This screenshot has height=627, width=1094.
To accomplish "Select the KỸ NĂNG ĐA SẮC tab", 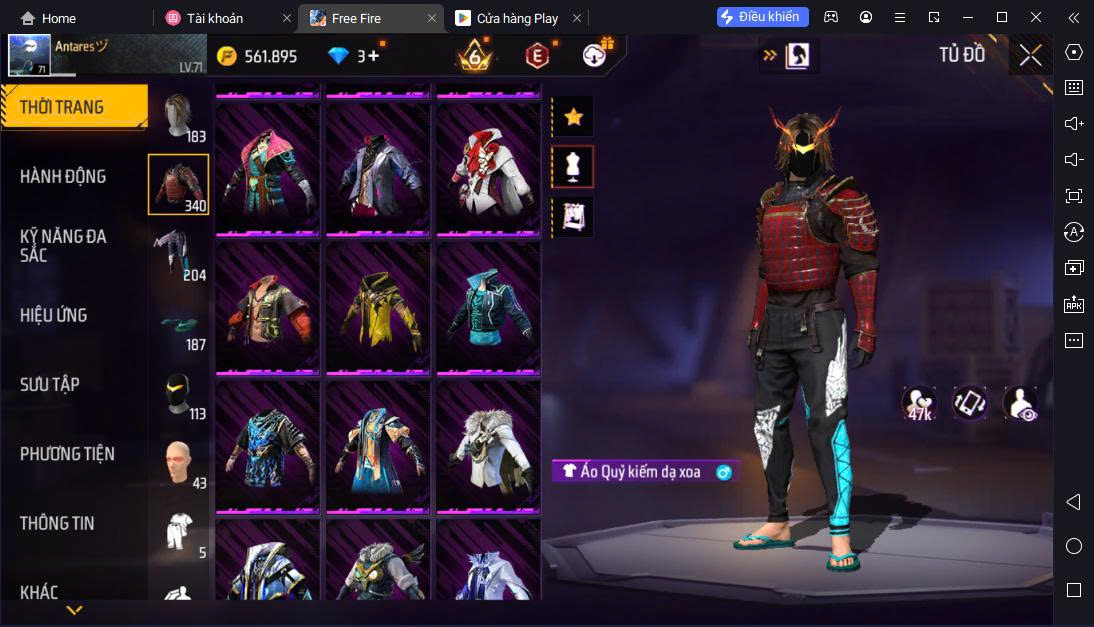I will click(x=63, y=245).
